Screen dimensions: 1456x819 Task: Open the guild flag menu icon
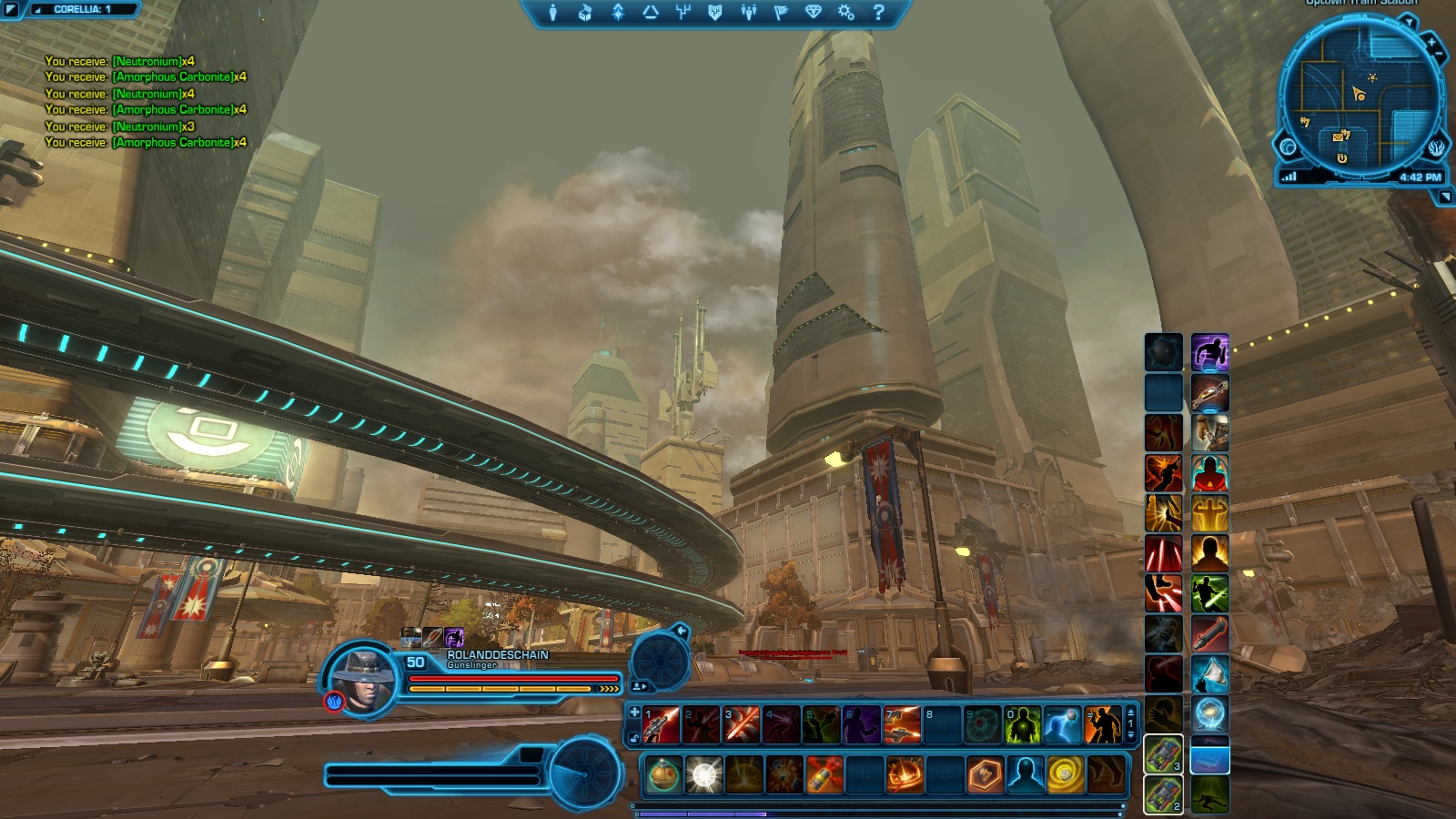tap(781, 13)
